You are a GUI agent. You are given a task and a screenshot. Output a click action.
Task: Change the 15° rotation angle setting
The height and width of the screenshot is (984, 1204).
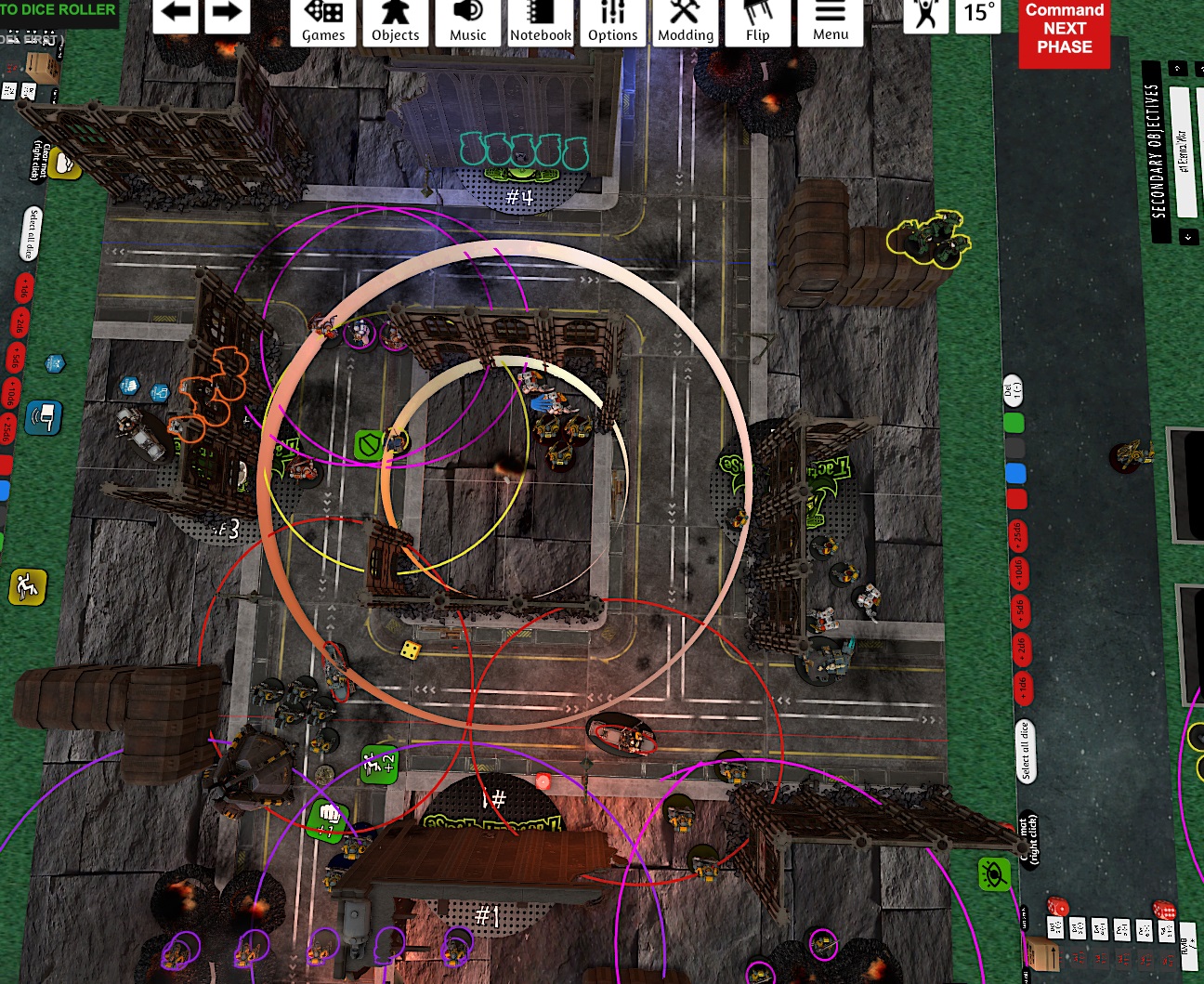click(978, 14)
